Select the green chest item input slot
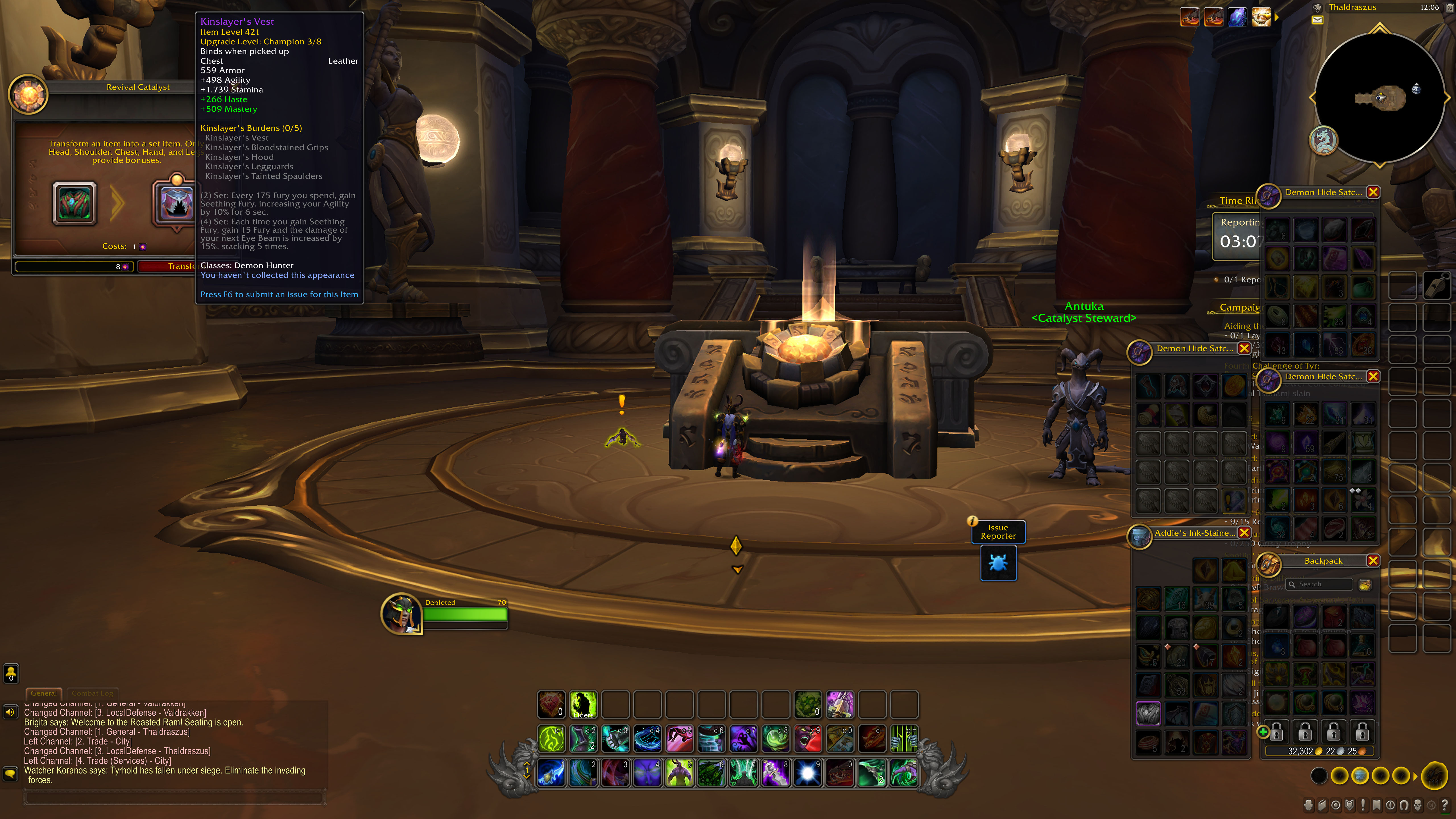Viewport: 1456px width, 819px height. pyautogui.click(x=75, y=204)
